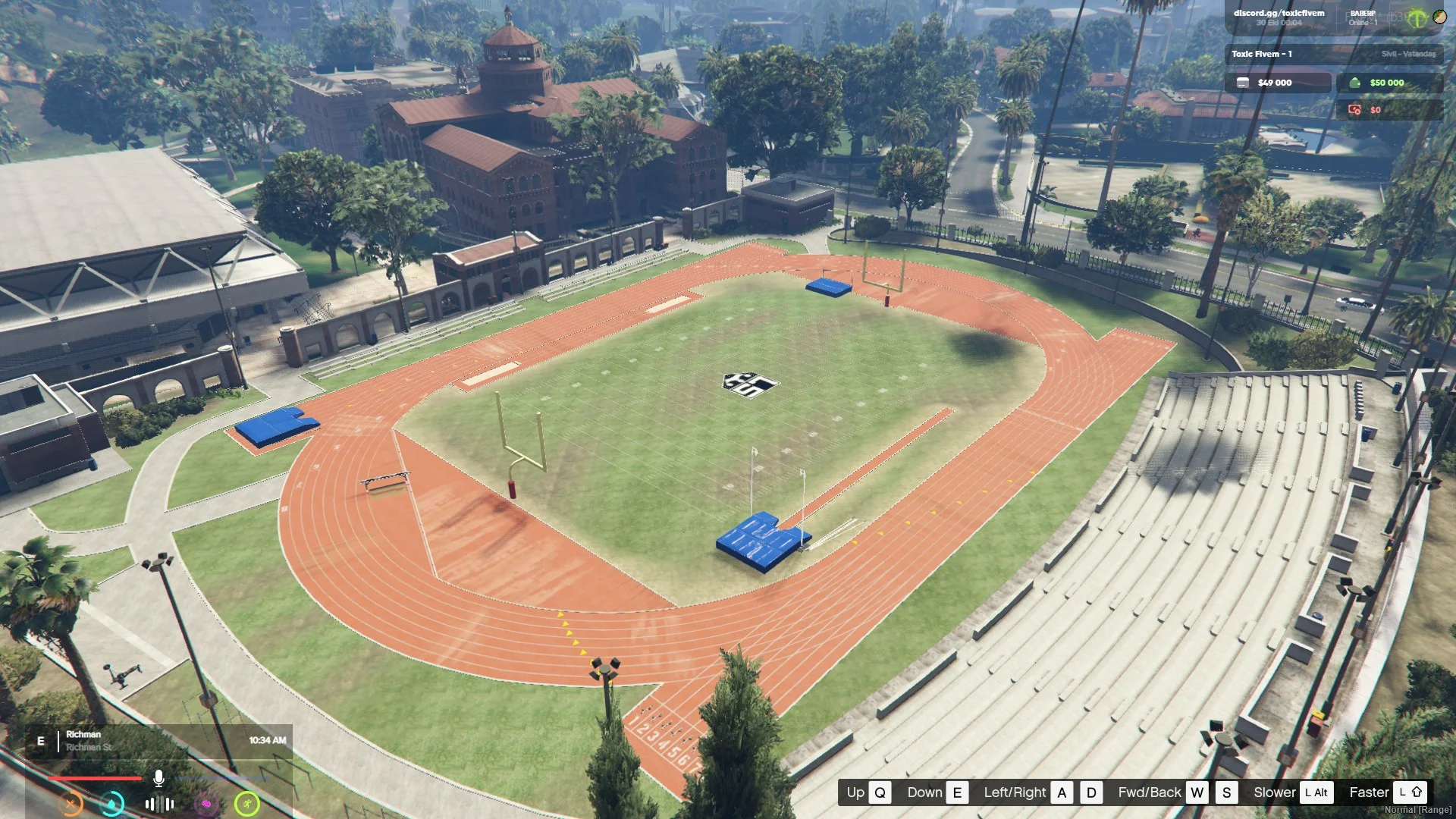This screenshot has width=1456, height=819.
Task: Select the purple brain stress icon
Action: [x=206, y=804]
